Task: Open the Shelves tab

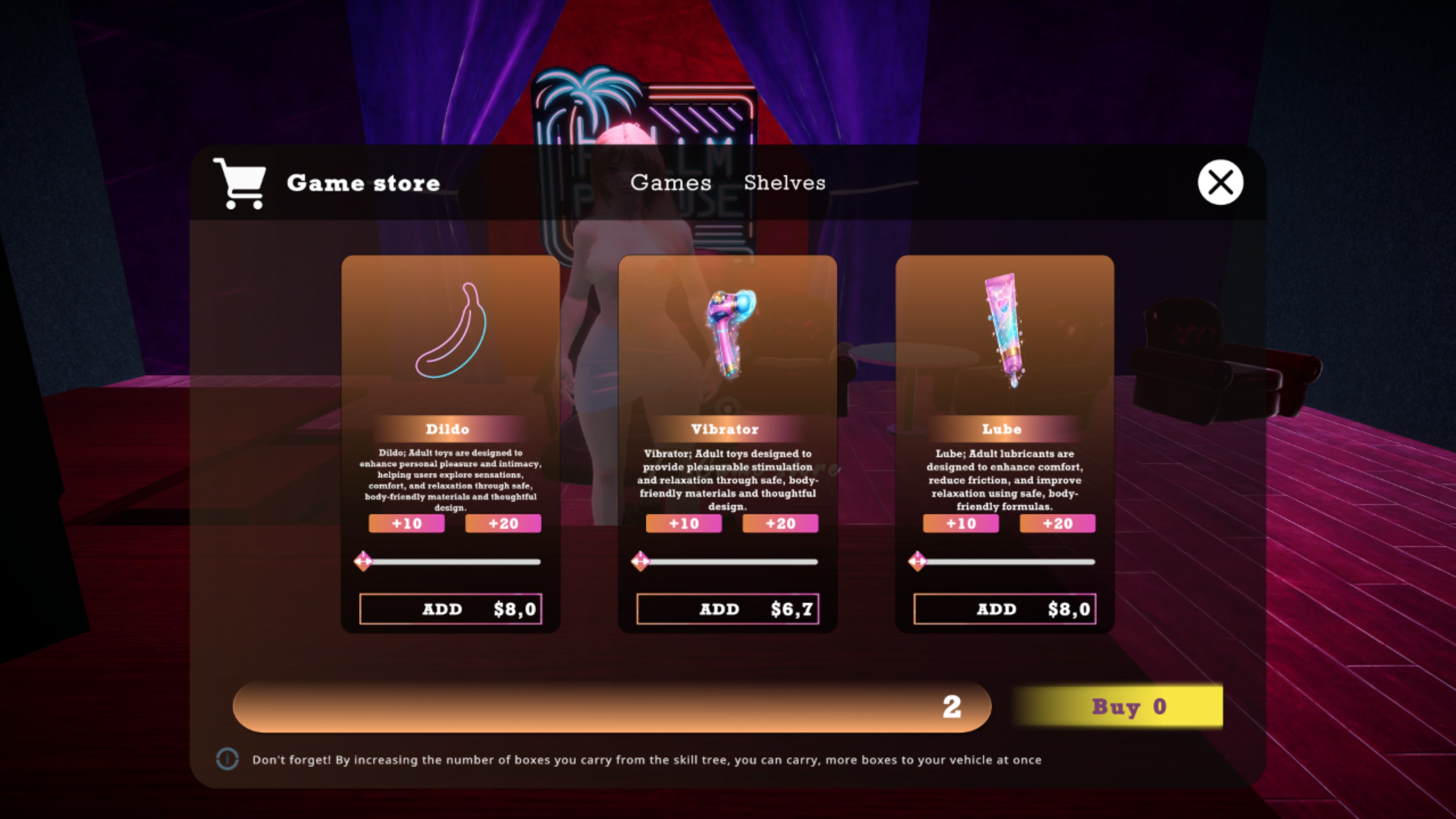Action: [x=784, y=182]
